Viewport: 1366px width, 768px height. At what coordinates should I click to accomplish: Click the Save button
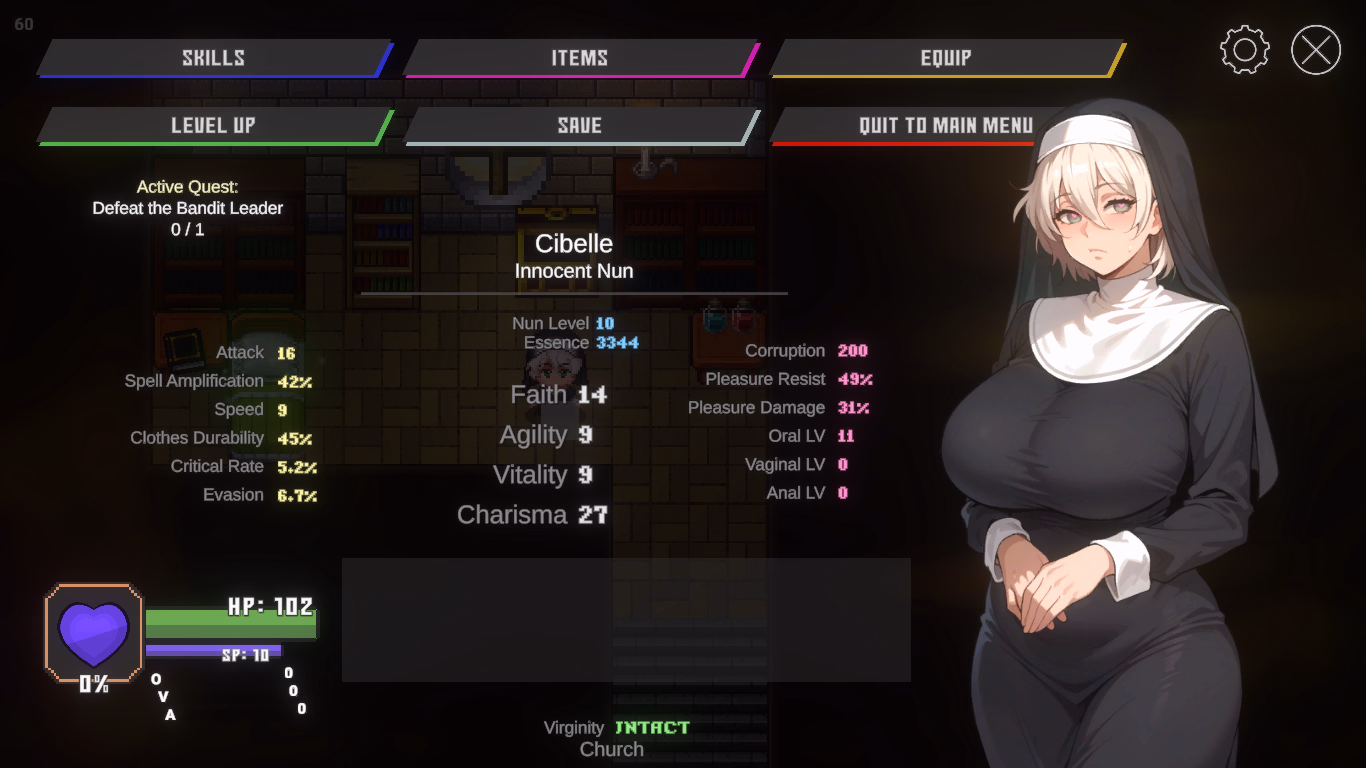tap(583, 125)
